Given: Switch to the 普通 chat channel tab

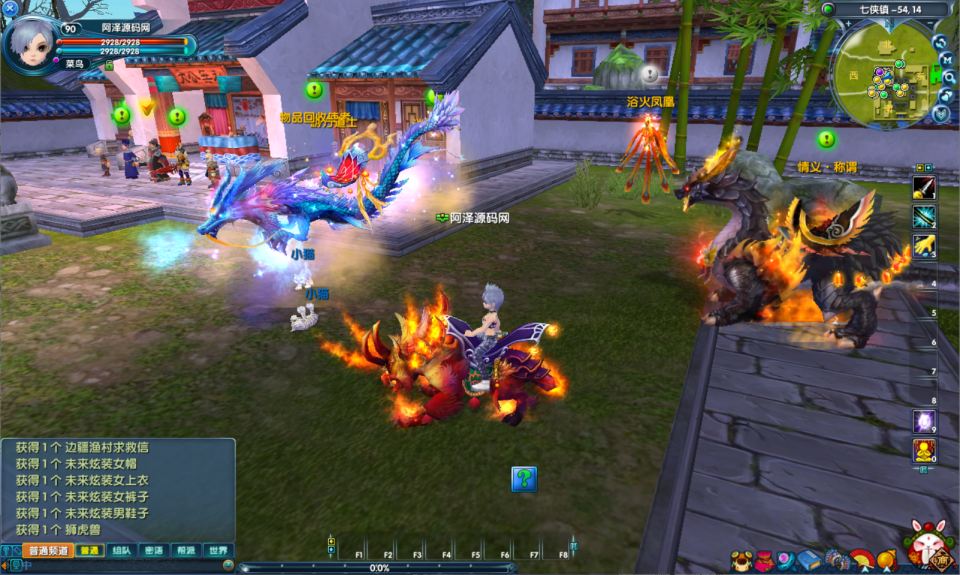Looking at the screenshot, I should click(x=90, y=551).
